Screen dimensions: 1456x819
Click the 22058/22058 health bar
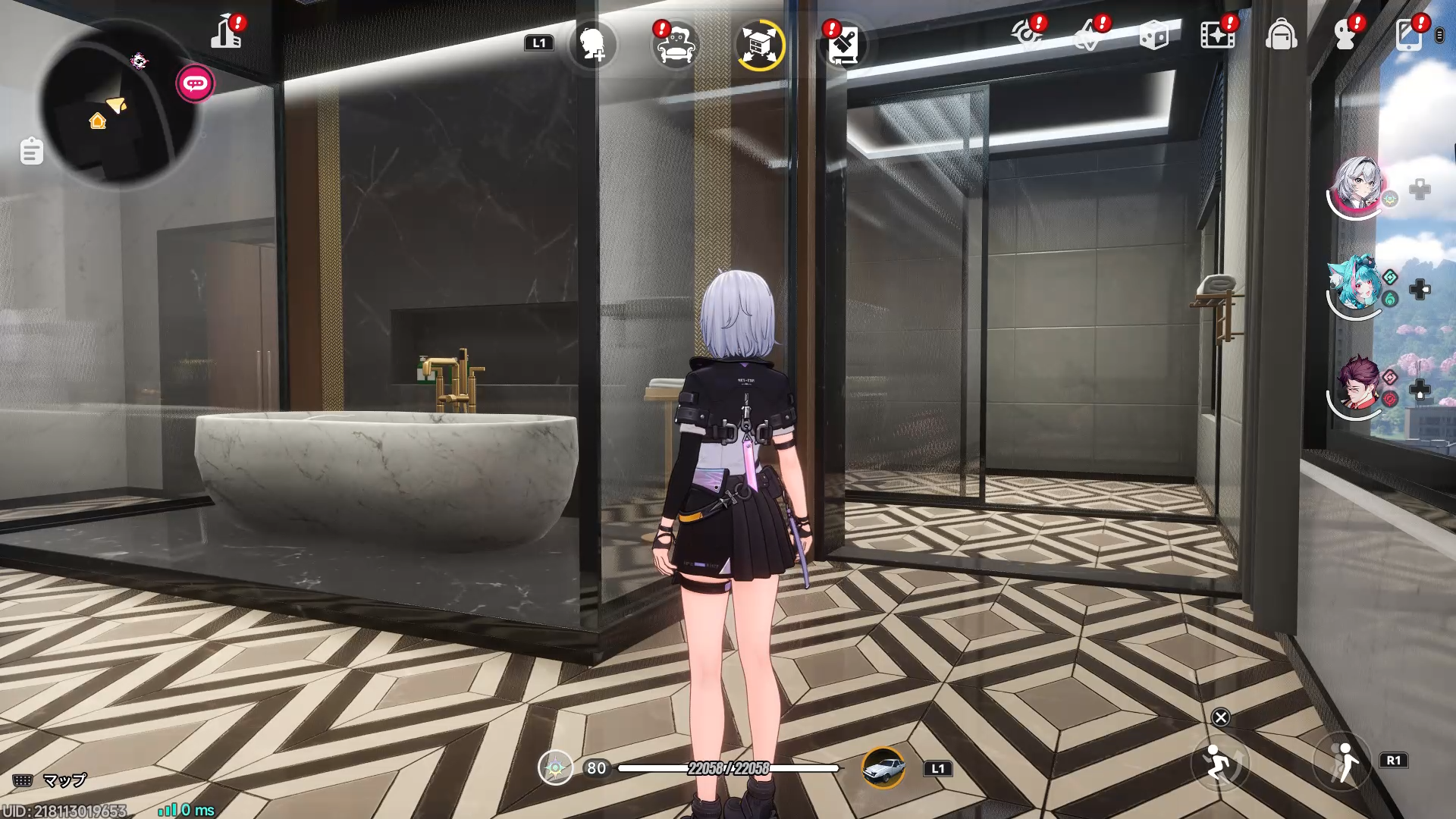pyautogui.click(x=728, y=769)
